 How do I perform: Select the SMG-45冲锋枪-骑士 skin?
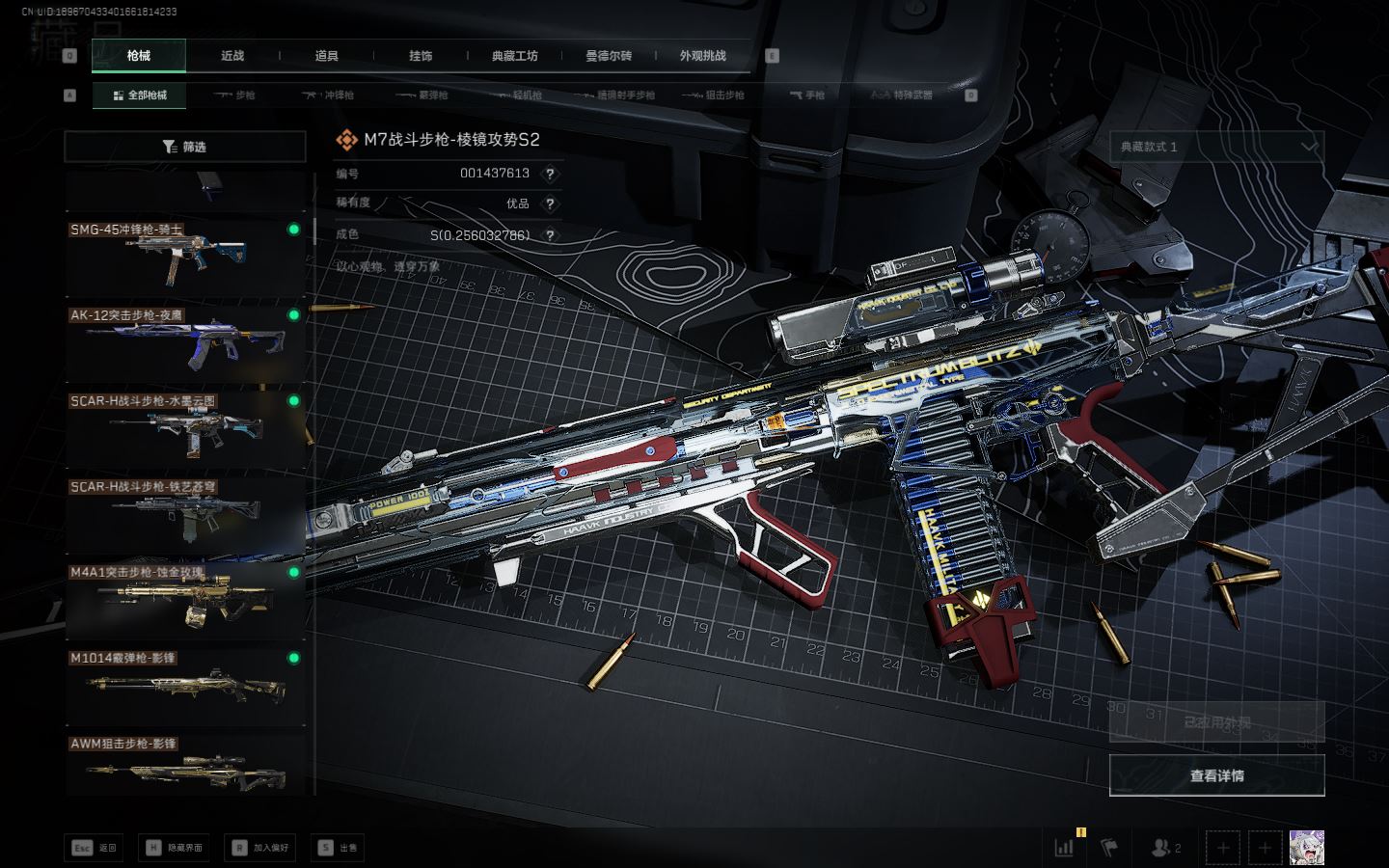(184, 257)
